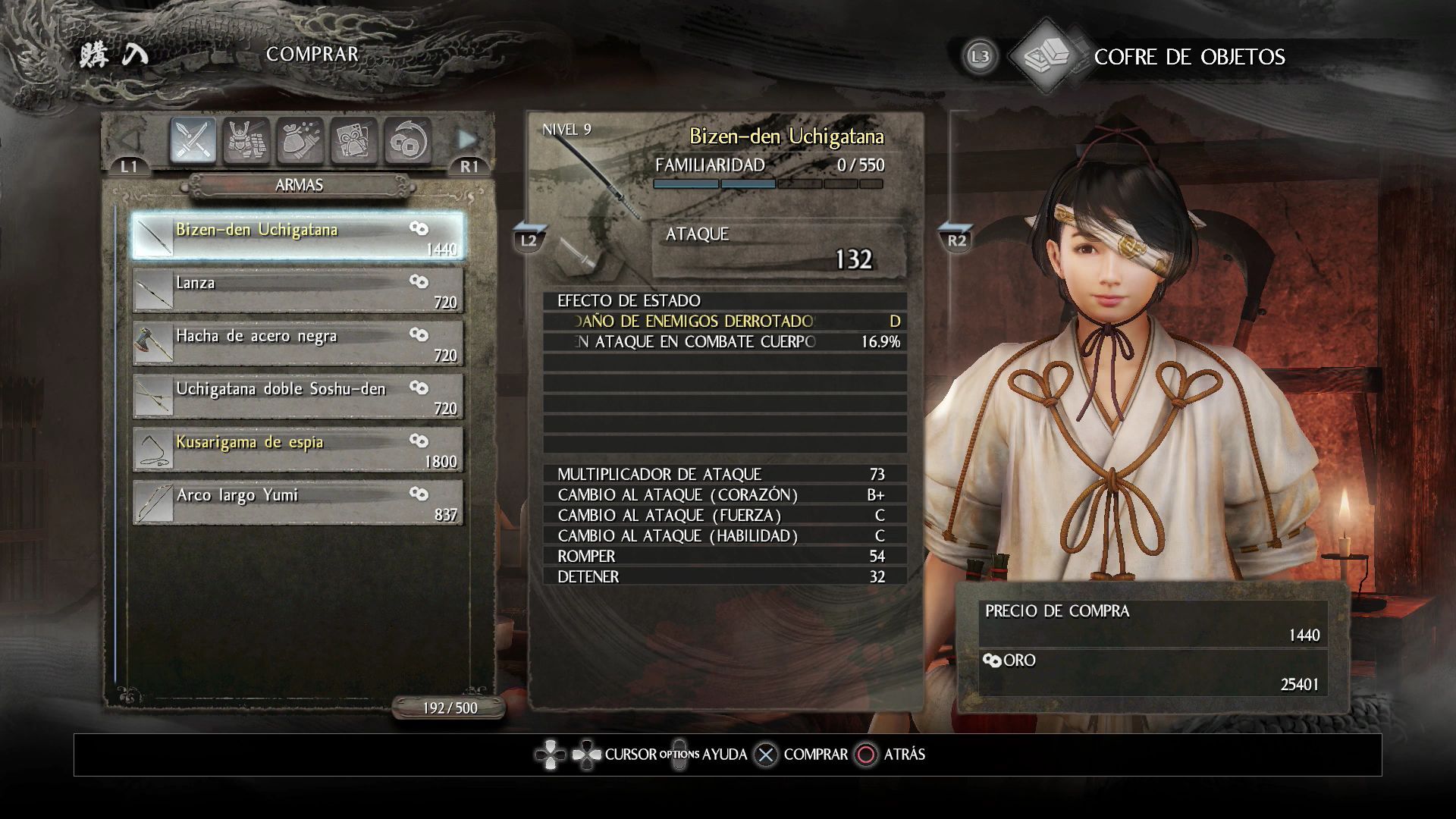Switch to the item pouch category tab
The width and height of the screenshot is (1456, 819).
tap(300, 141)
